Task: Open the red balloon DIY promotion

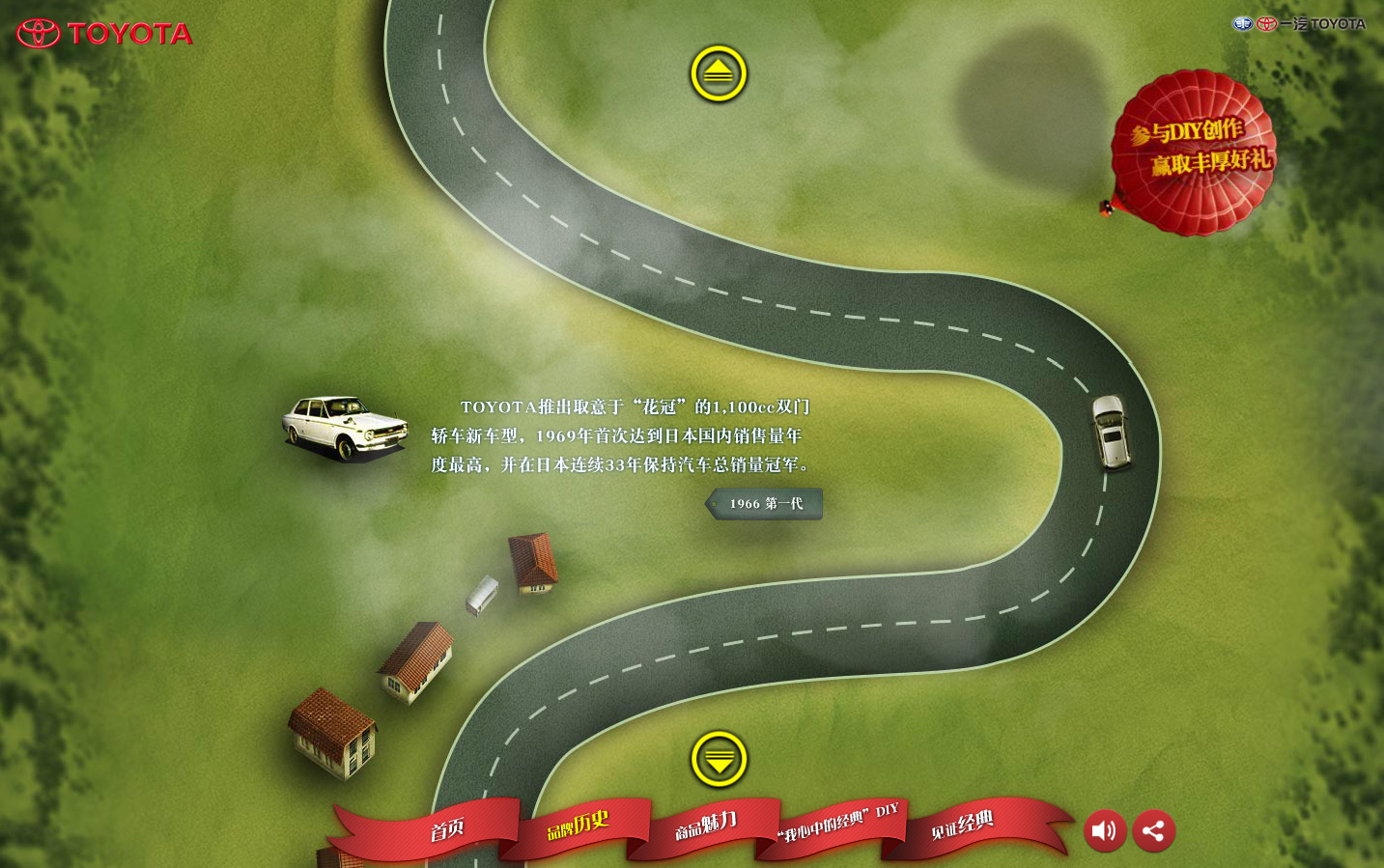Action: (1194, 152)
